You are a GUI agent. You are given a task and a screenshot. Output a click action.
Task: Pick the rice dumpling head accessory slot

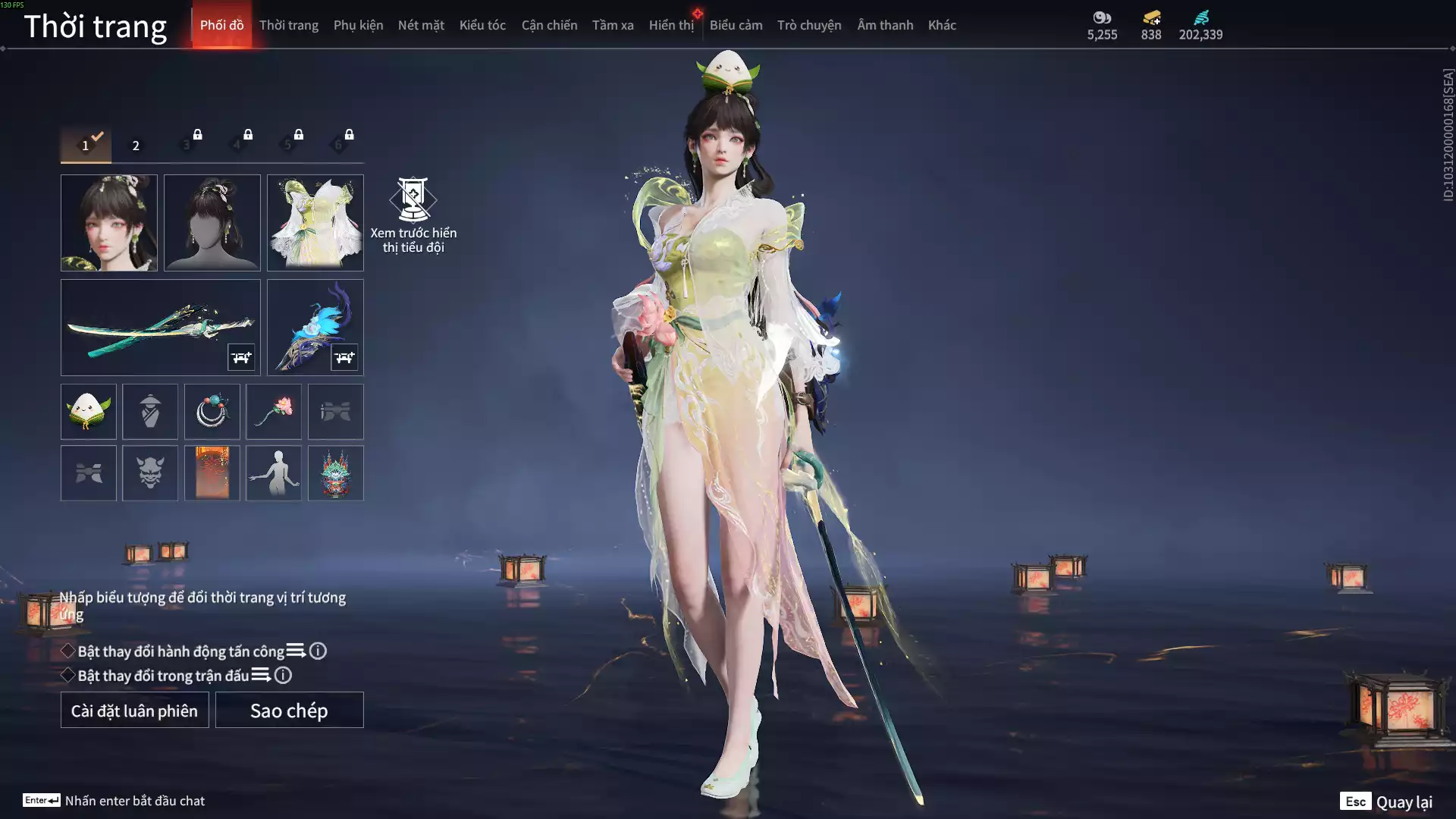(x=89, y=412)
